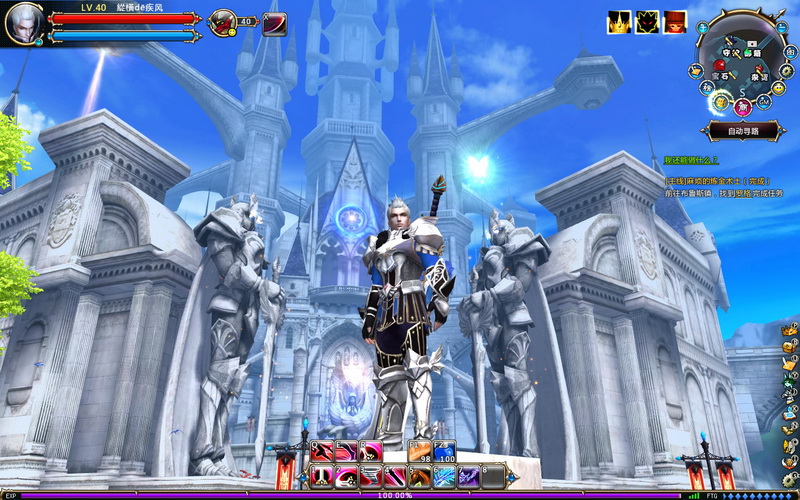Select the black spiky demon face icon
Viewport: 800px width, 500px height.
click(x=648, y=22)
